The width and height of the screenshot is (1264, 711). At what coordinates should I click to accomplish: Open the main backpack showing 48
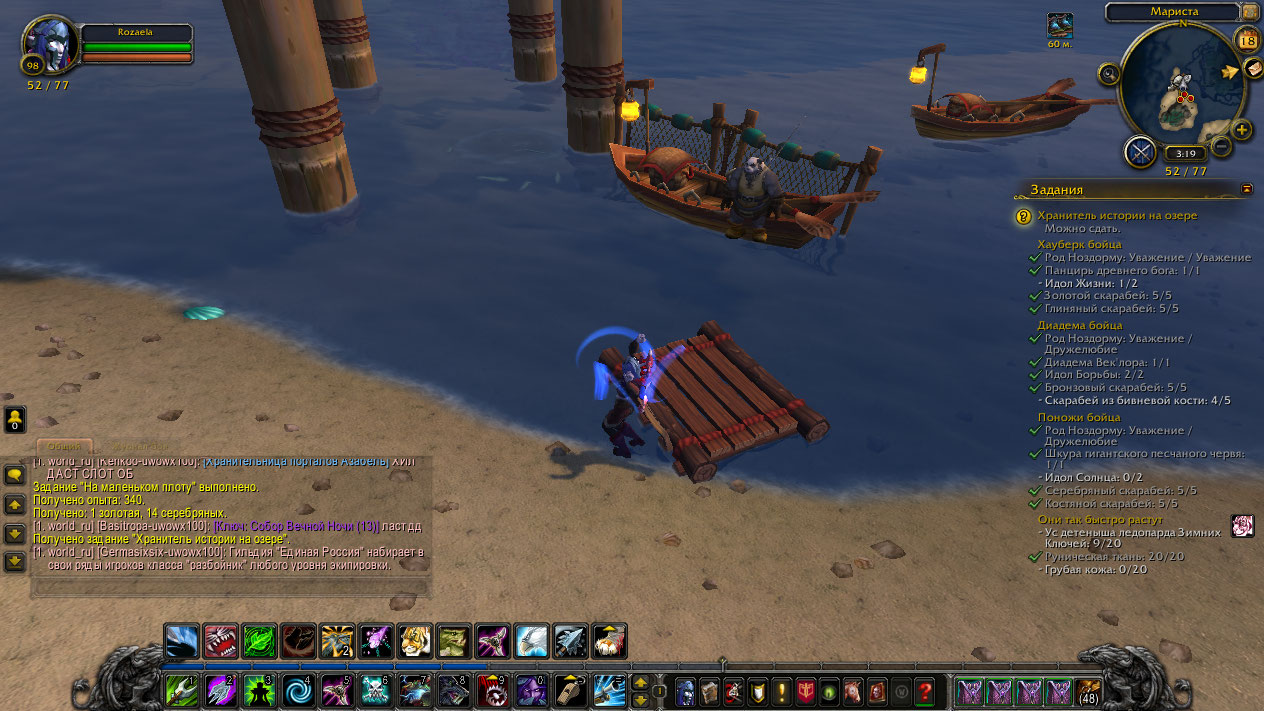click(x=1087, y=691)
